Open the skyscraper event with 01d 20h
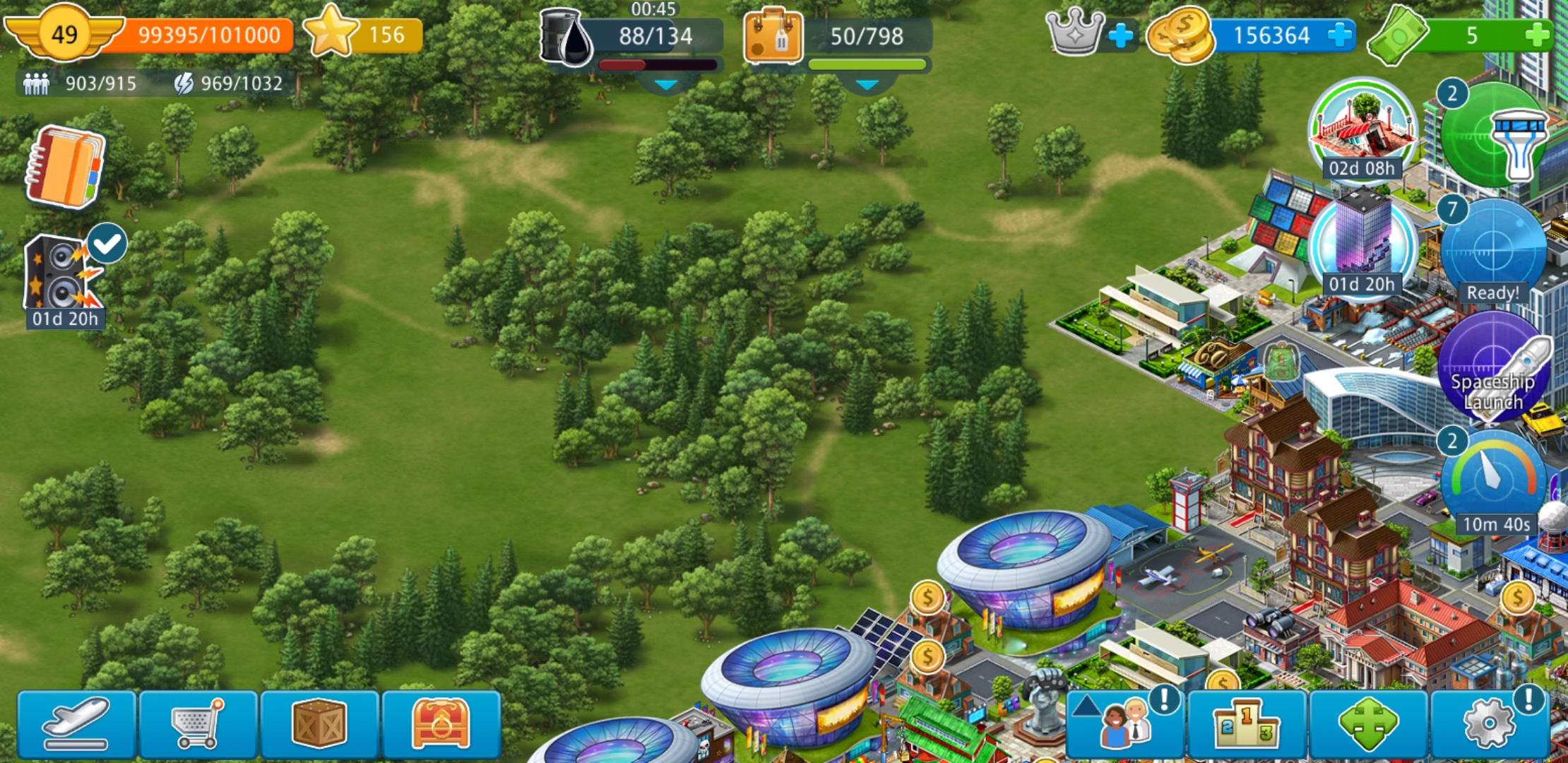 click(1361, 244)
